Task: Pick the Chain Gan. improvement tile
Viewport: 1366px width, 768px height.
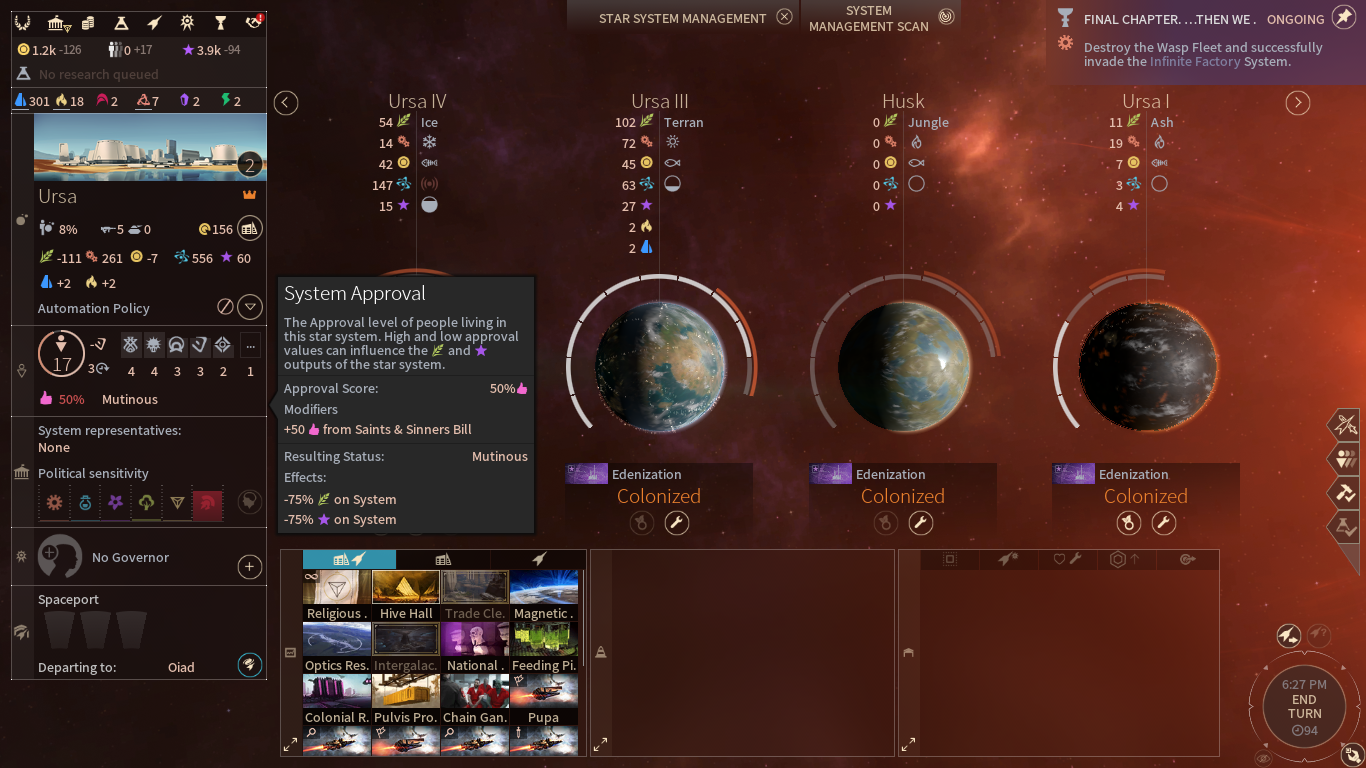Action: pyautogui.click(x=475, y=699)
